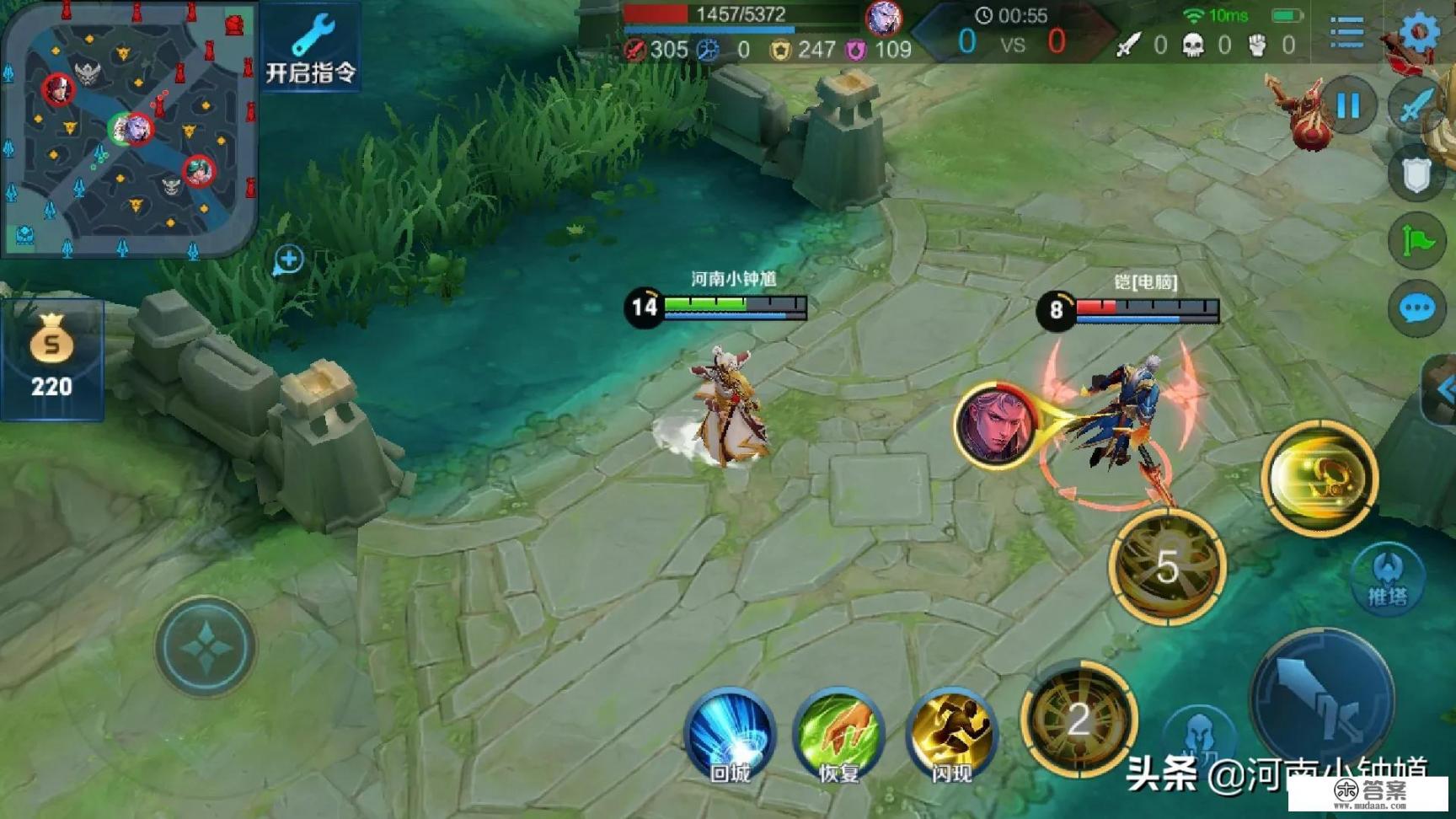The image size is (1456, 819).
Task: Click the shield defend signal button
Action: pyautogui.click(x=1417, y=174)
